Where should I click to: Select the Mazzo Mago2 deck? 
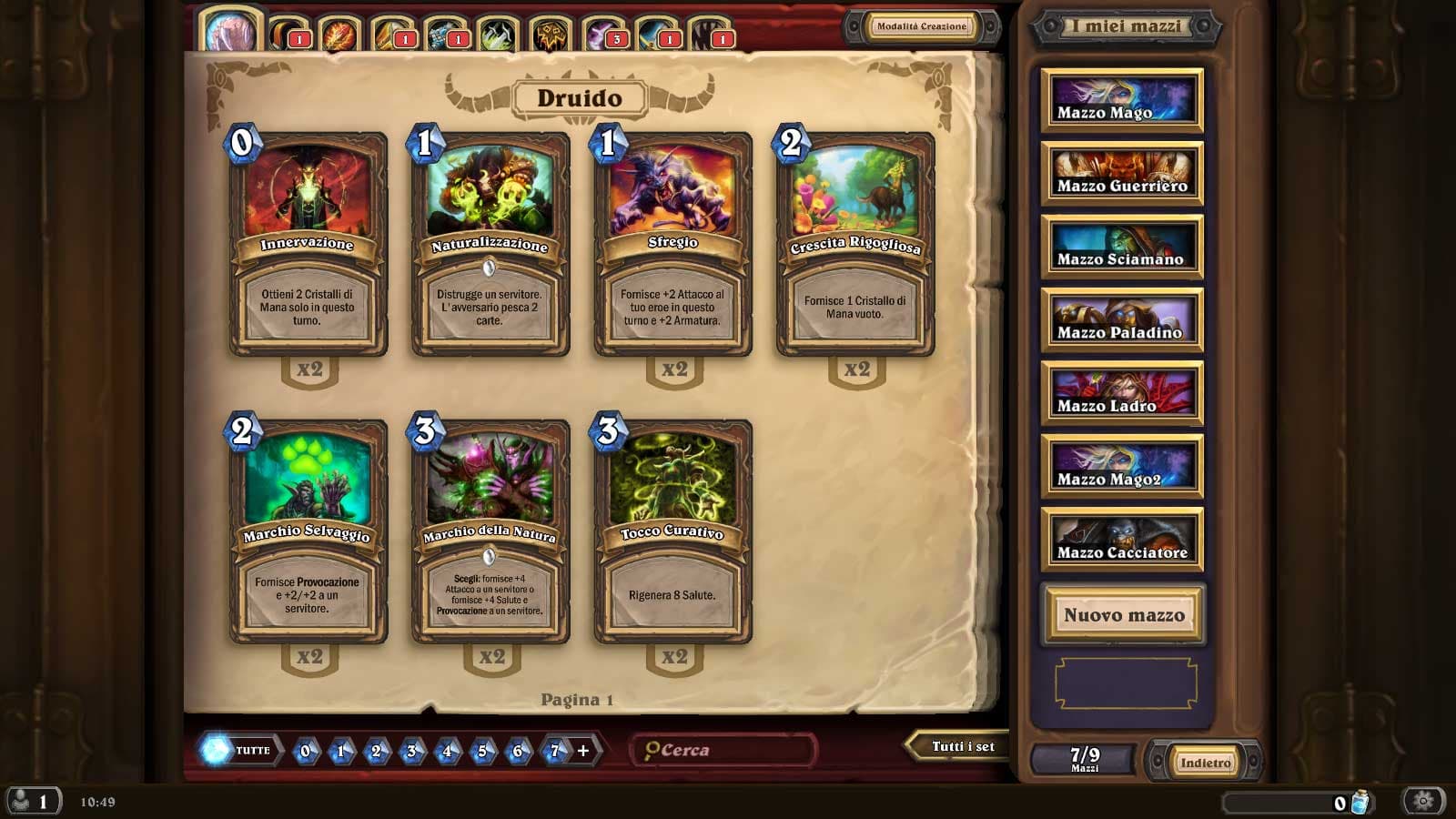coord(1122,466)
